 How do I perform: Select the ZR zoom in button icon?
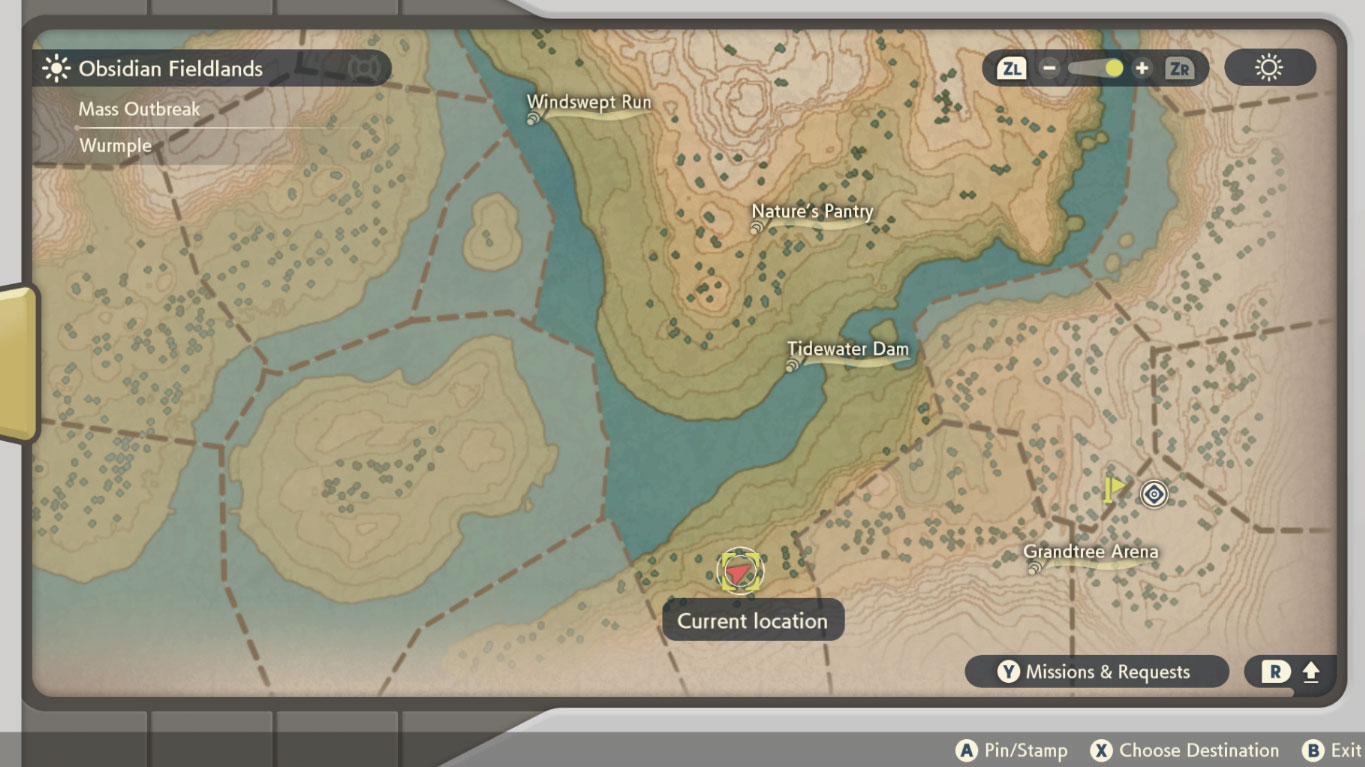[1181, 68]
